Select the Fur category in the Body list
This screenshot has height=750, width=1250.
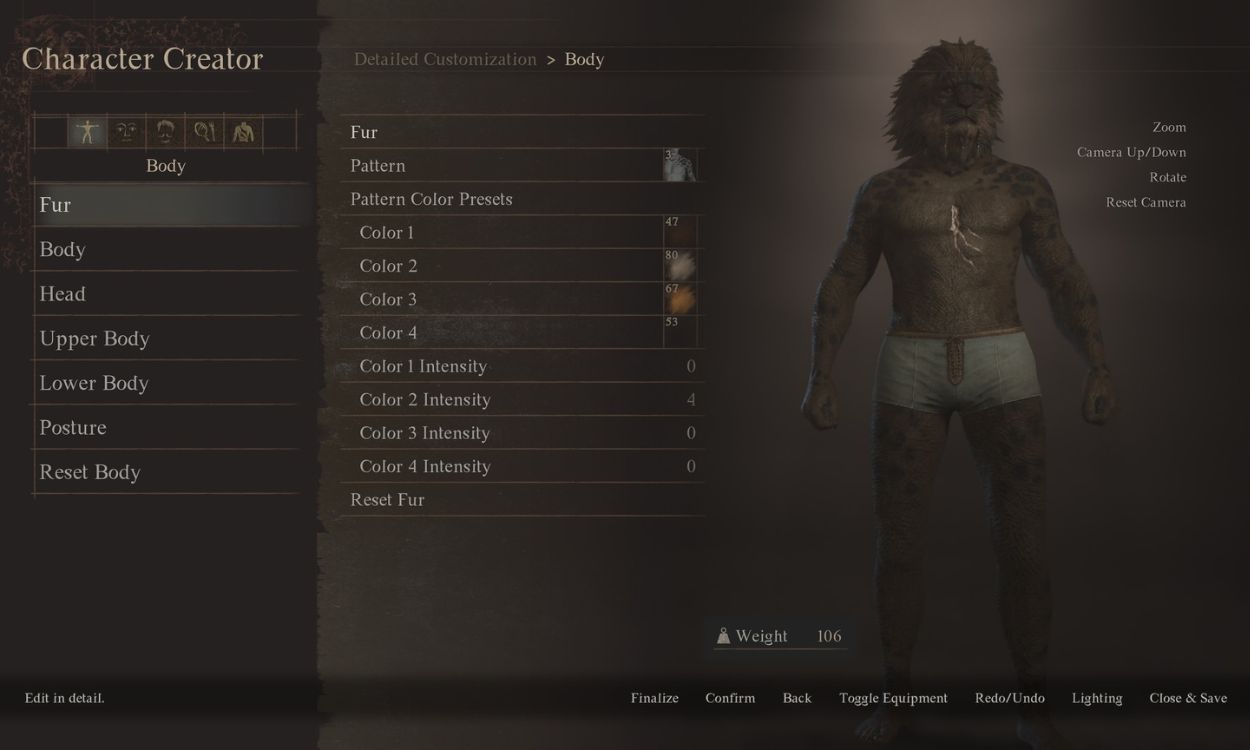[x=56, y=205]
